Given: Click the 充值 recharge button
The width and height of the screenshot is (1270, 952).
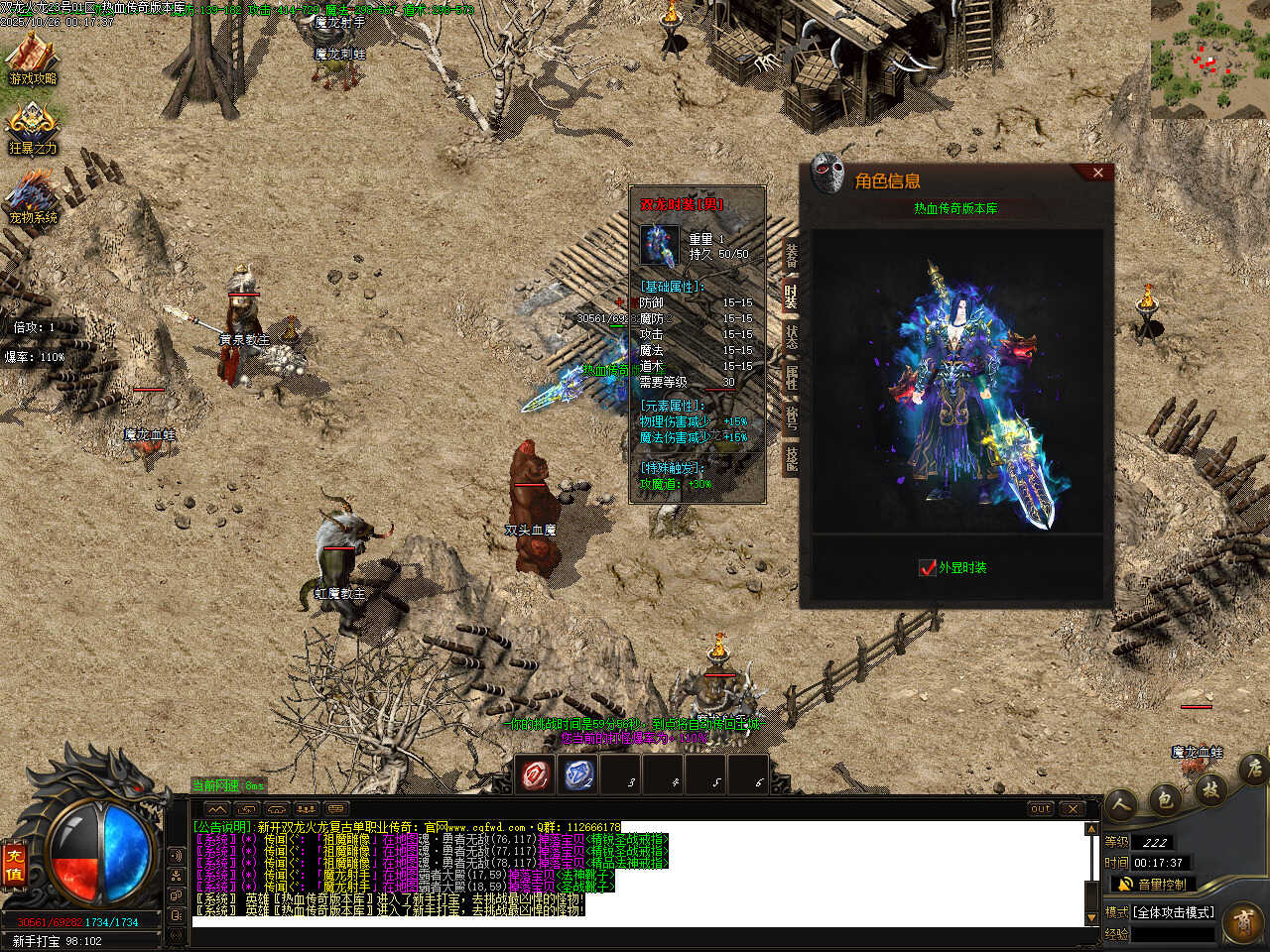Looking at the screenshot, I should point(15,864).
